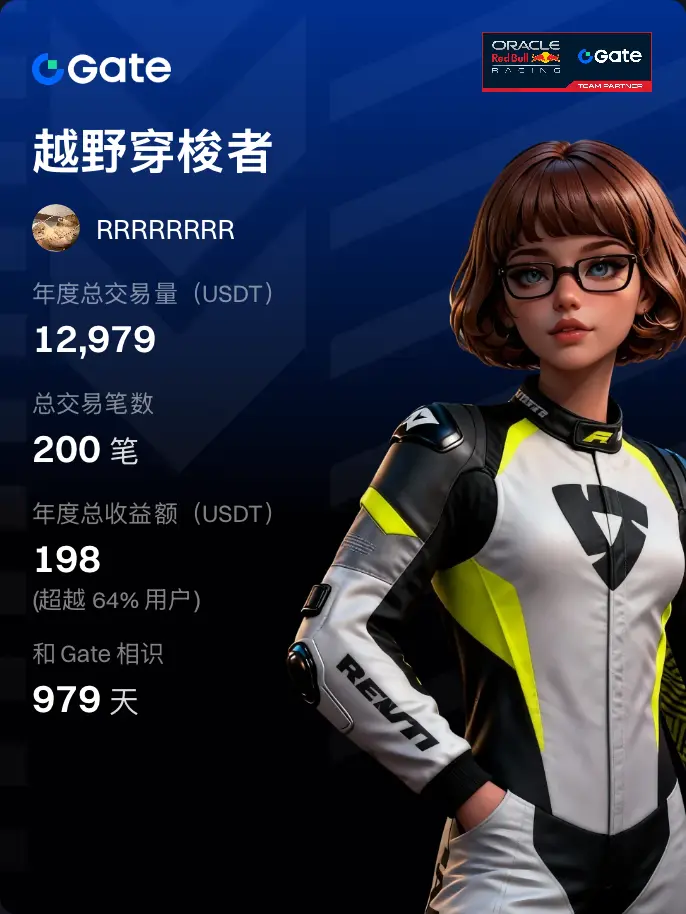Viewport: 686px width, 914px height.
Task: Select the round user avatar
Action: [56, 229]
